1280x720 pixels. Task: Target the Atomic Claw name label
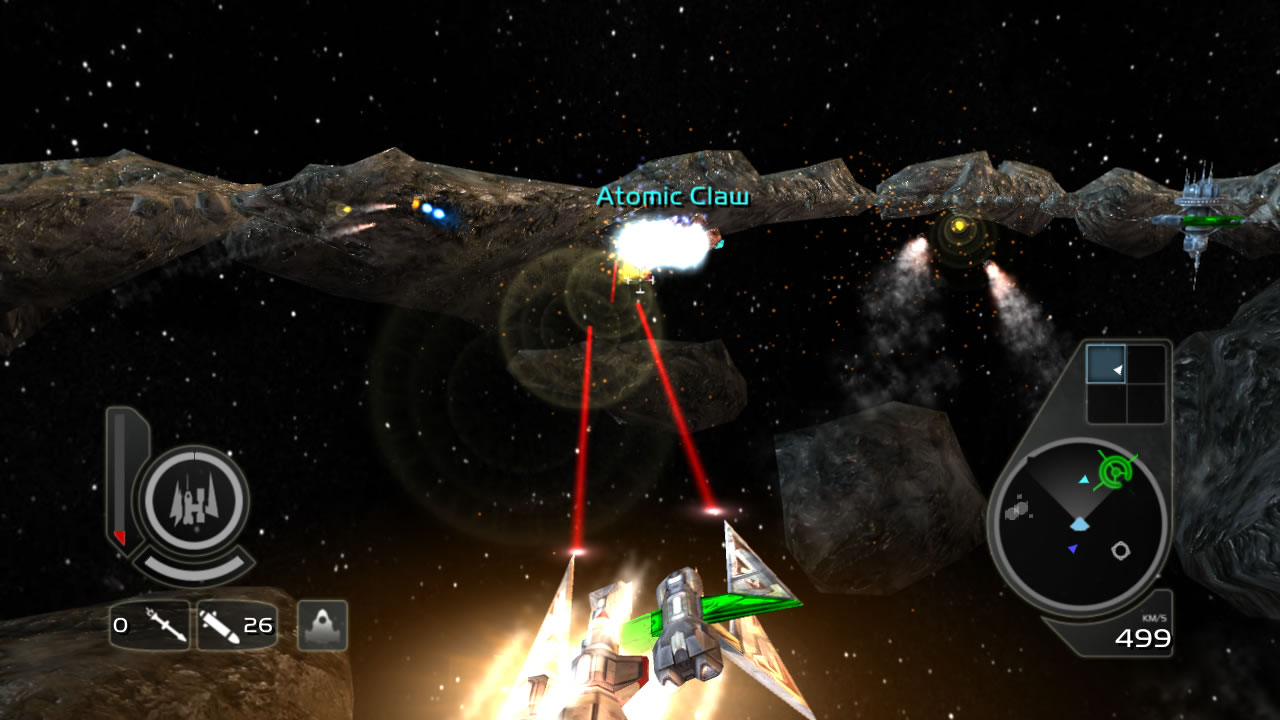coord(672,197)
